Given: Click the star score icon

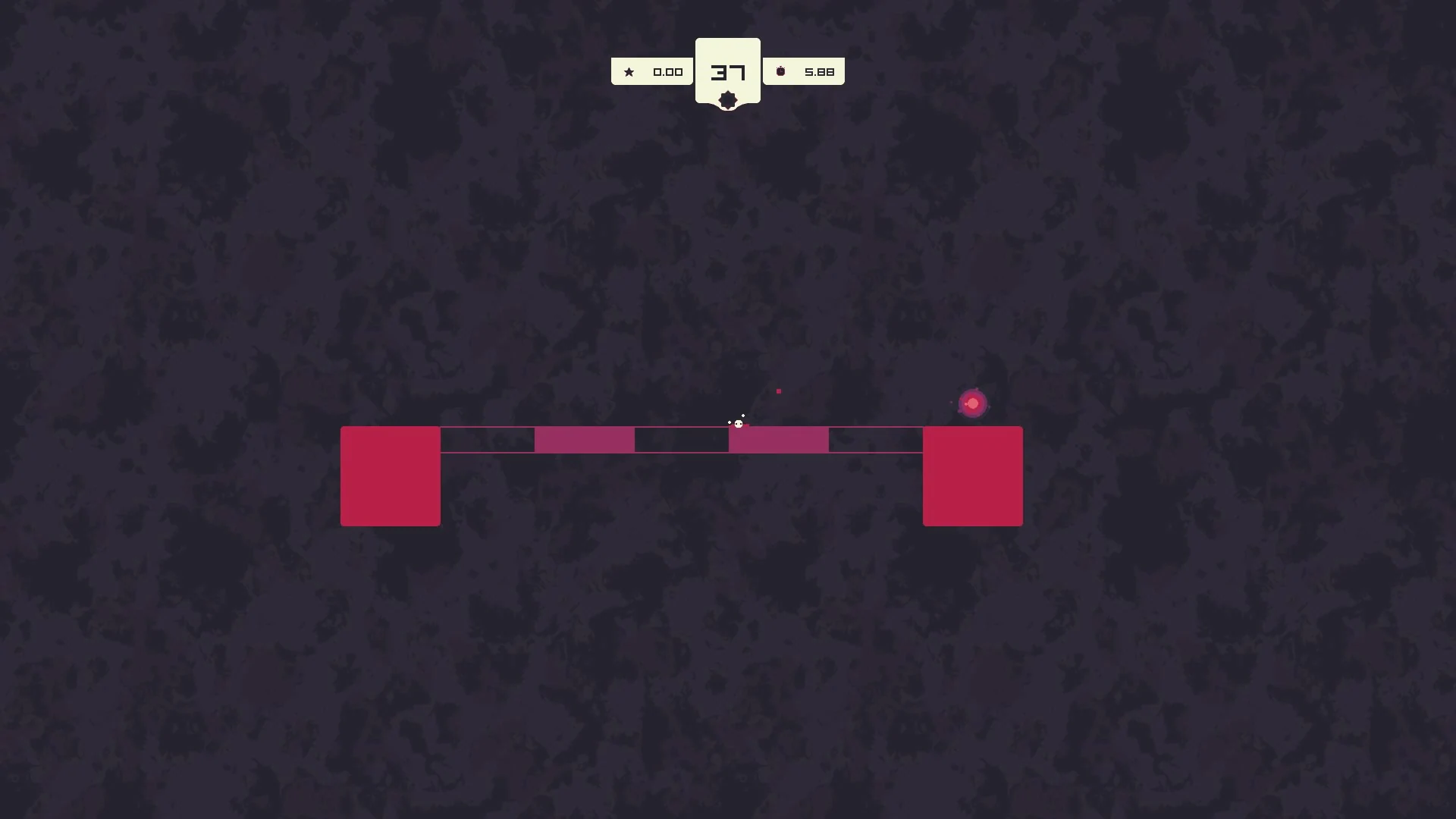Looking at the screenshot, I should tap(629, 71).
